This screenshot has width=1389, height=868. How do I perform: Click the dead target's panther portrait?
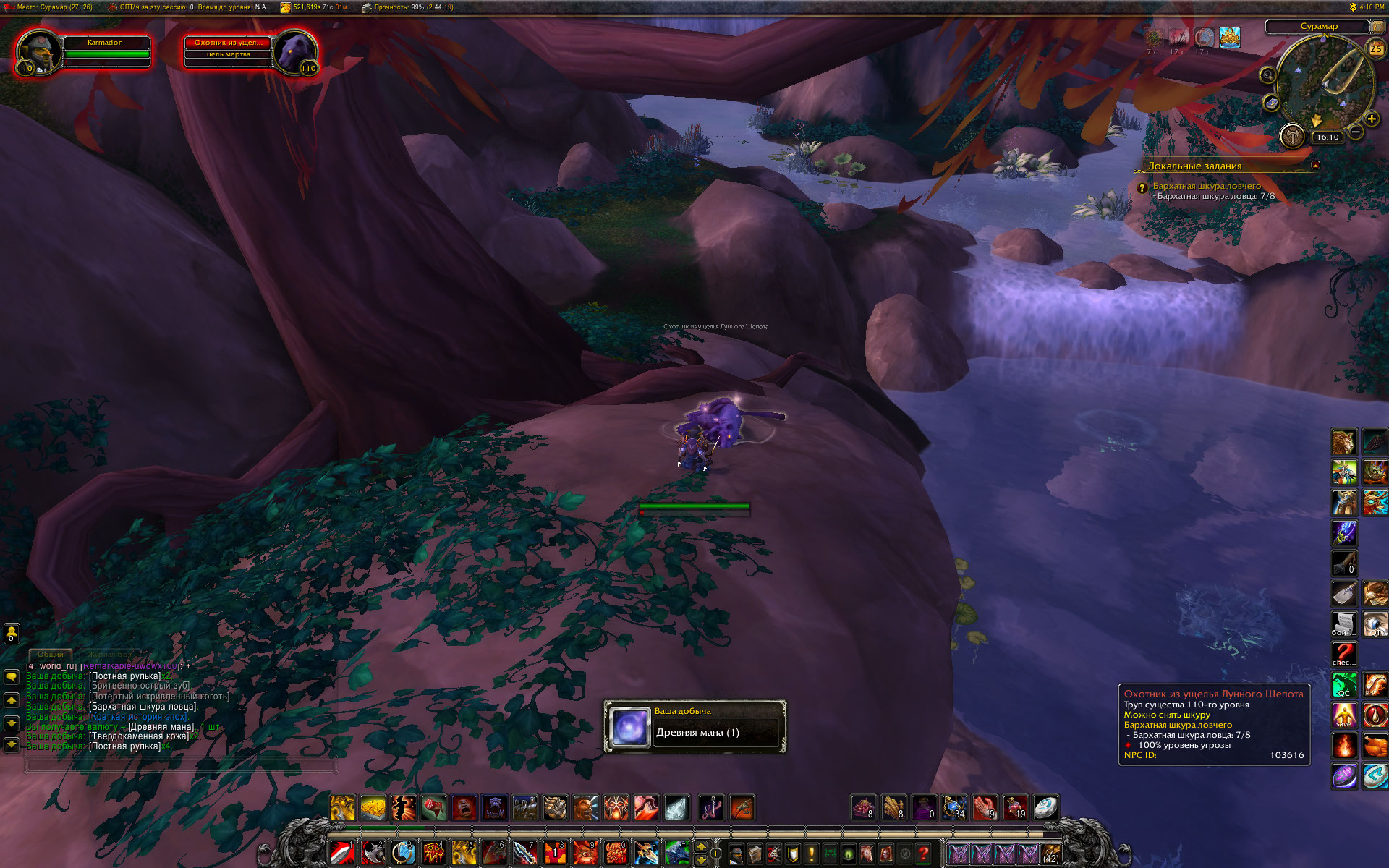coord(296,52)
